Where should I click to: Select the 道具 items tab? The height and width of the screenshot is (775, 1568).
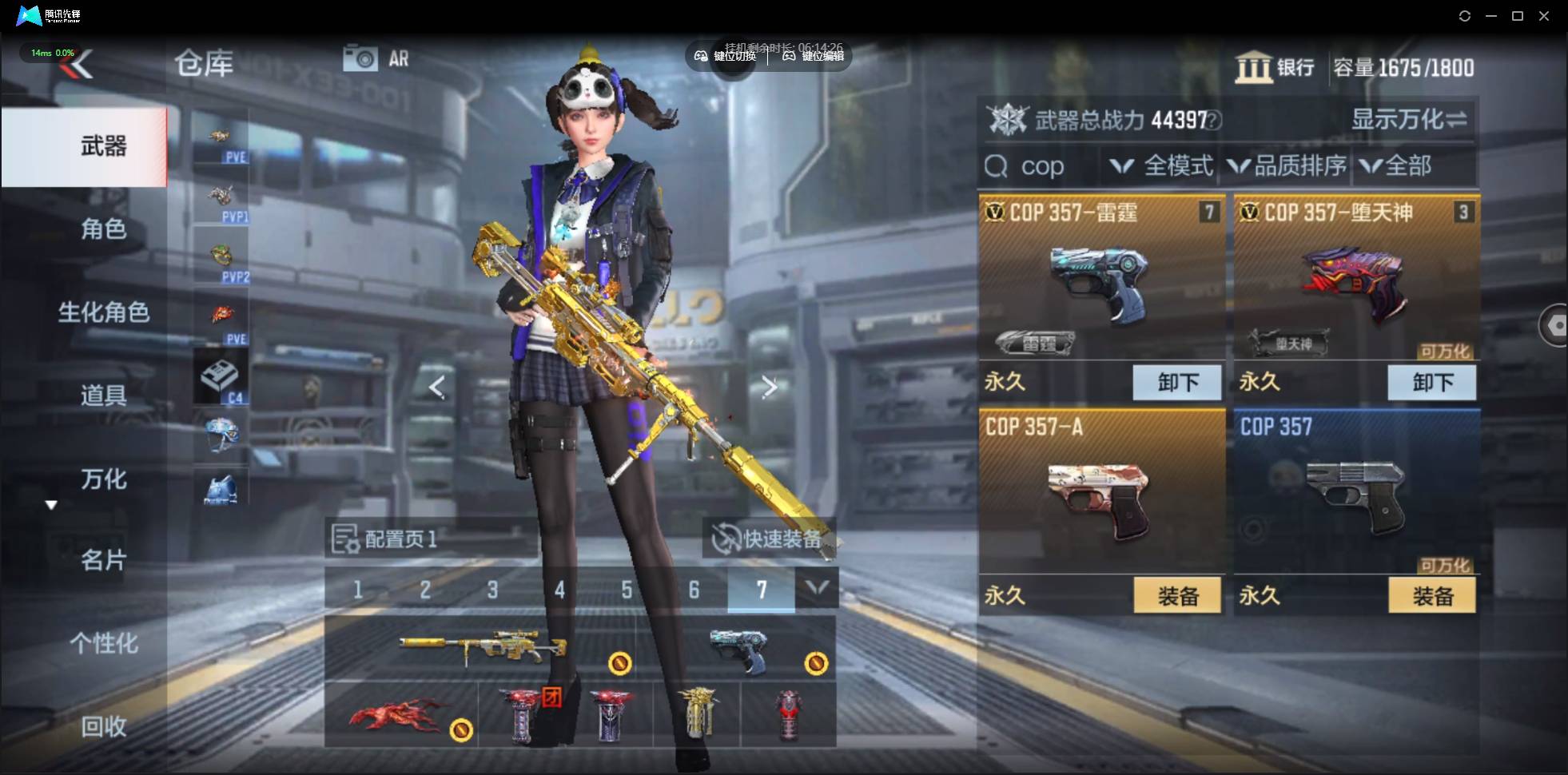tap(103, 395)
